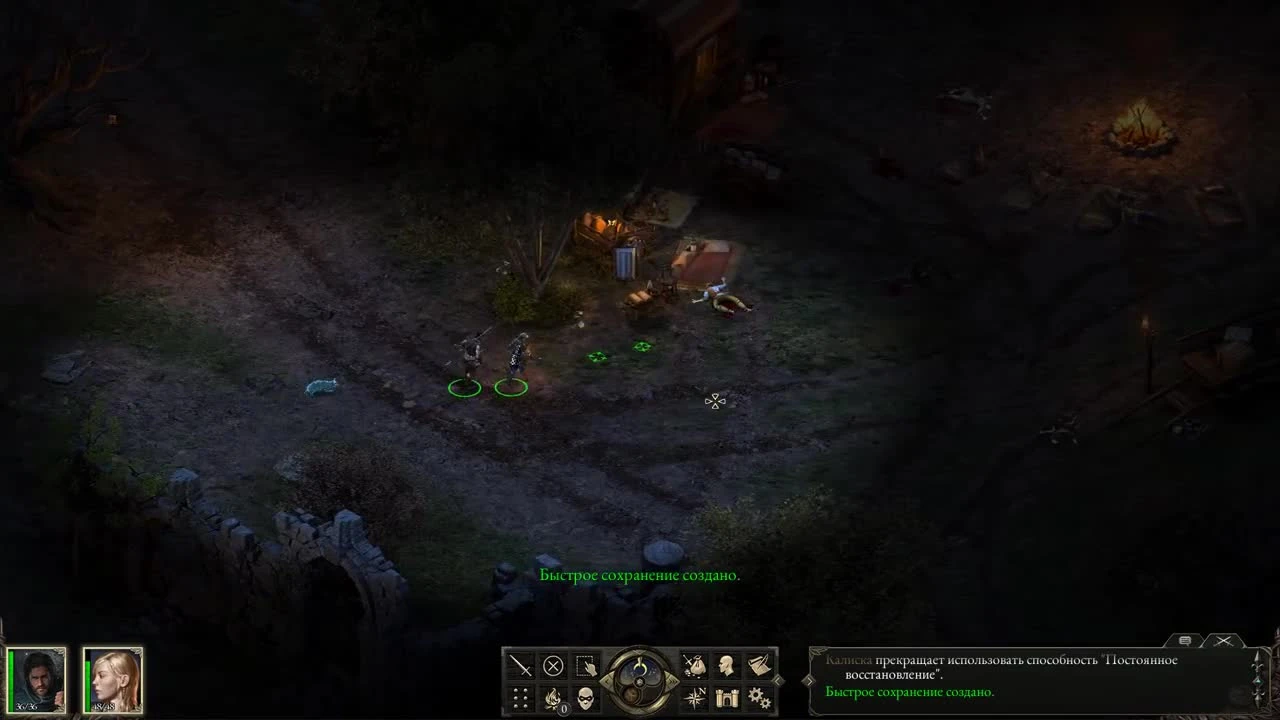
Task: Switch to the crossed swords combat tab
Action: [x=1223, y=641]
